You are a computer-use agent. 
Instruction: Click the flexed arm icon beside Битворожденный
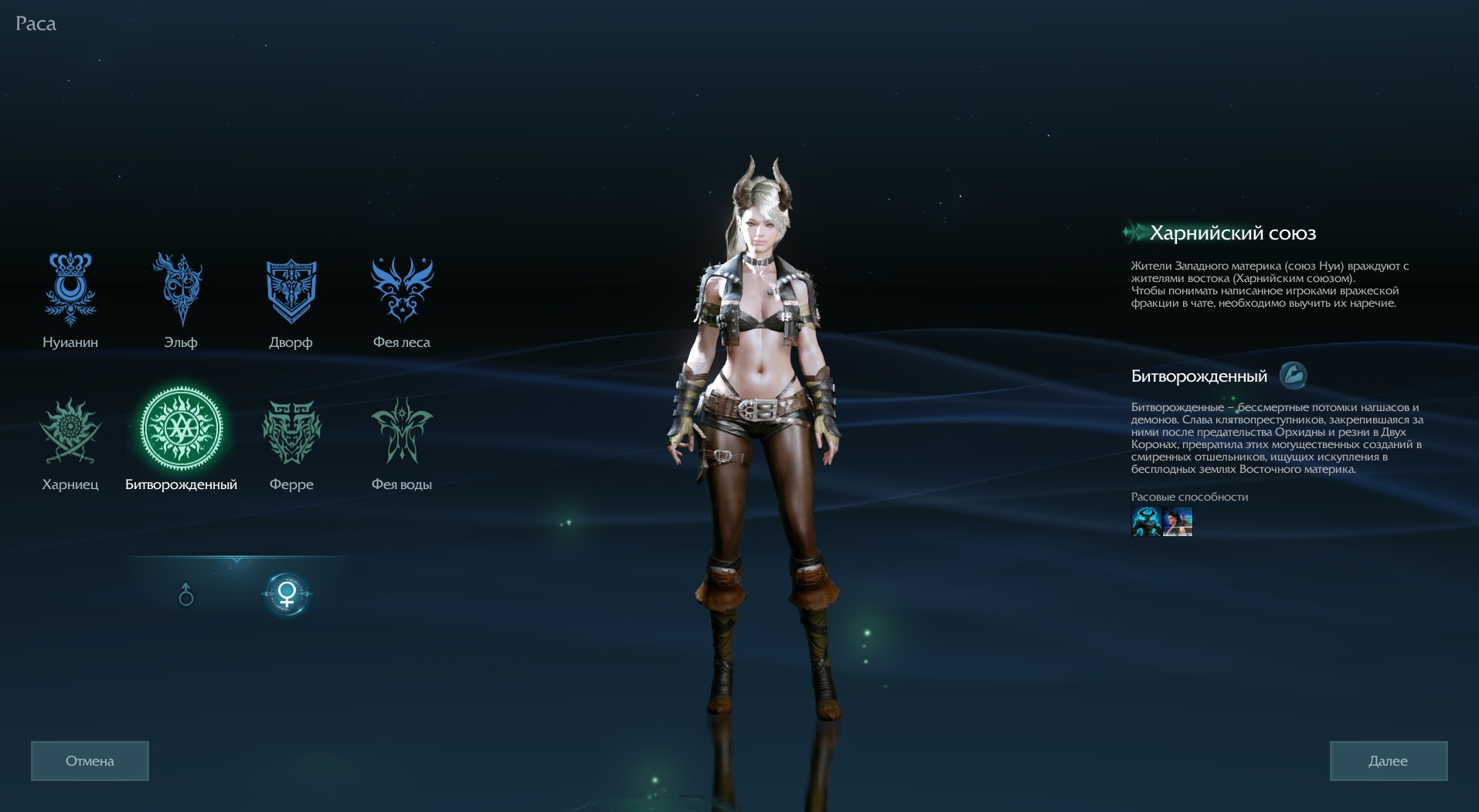point(1293,376)
